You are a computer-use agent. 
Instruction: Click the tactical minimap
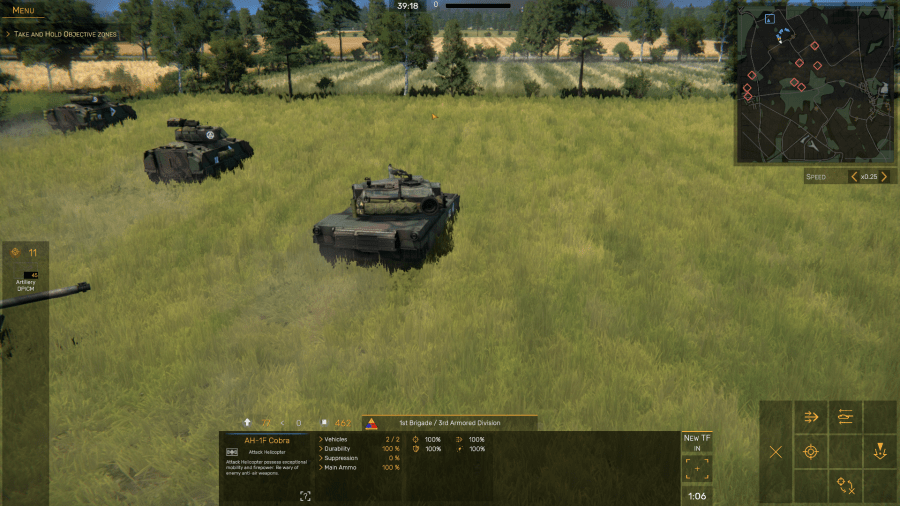point(814,86)
